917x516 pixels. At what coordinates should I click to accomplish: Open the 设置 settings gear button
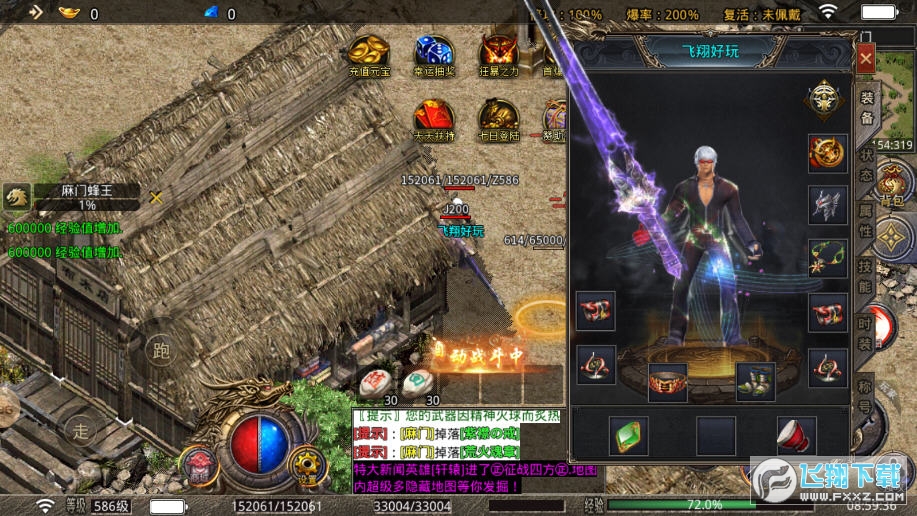tap(305, 466)
